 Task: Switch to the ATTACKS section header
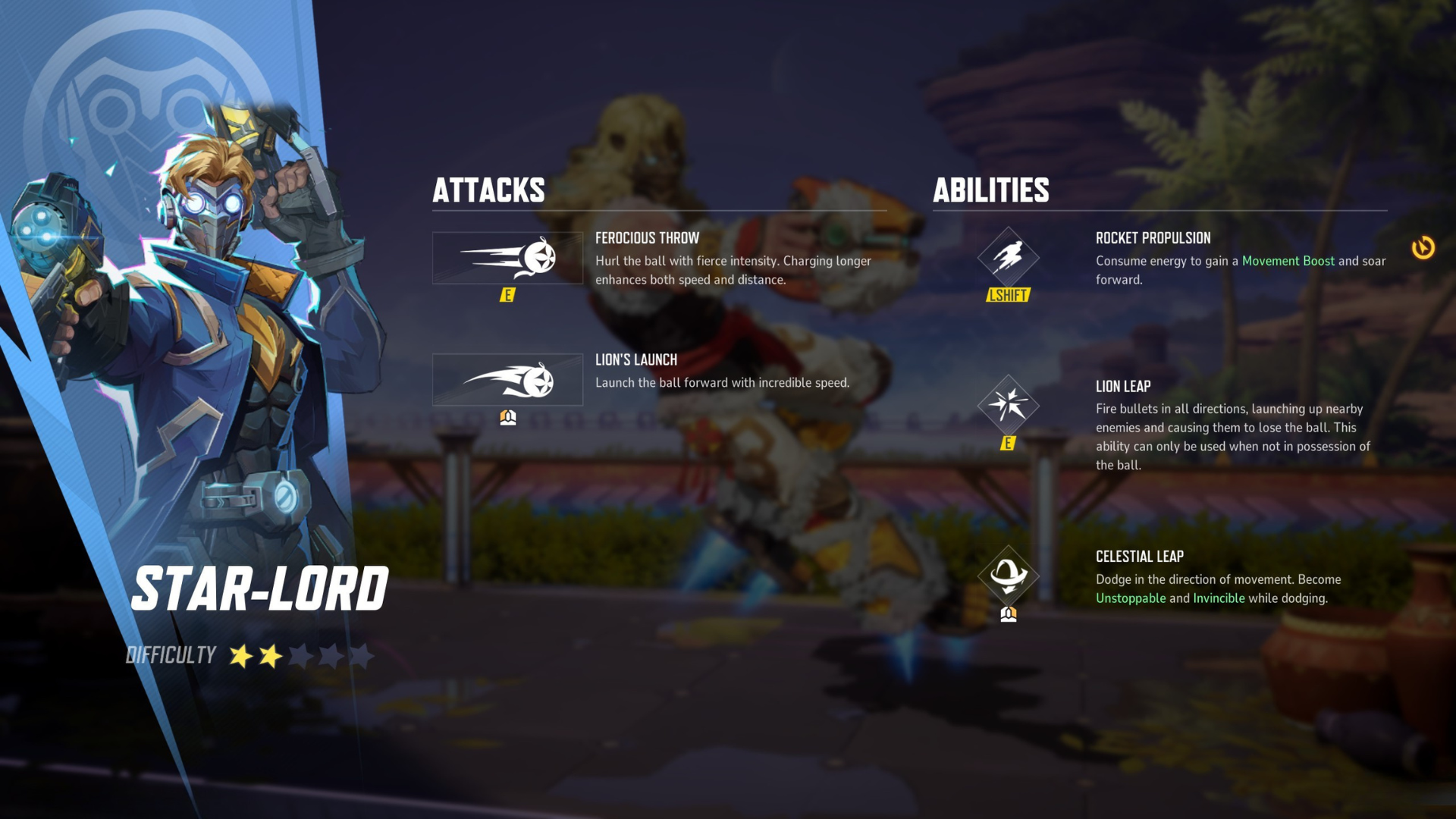click(x=489, y=191)
